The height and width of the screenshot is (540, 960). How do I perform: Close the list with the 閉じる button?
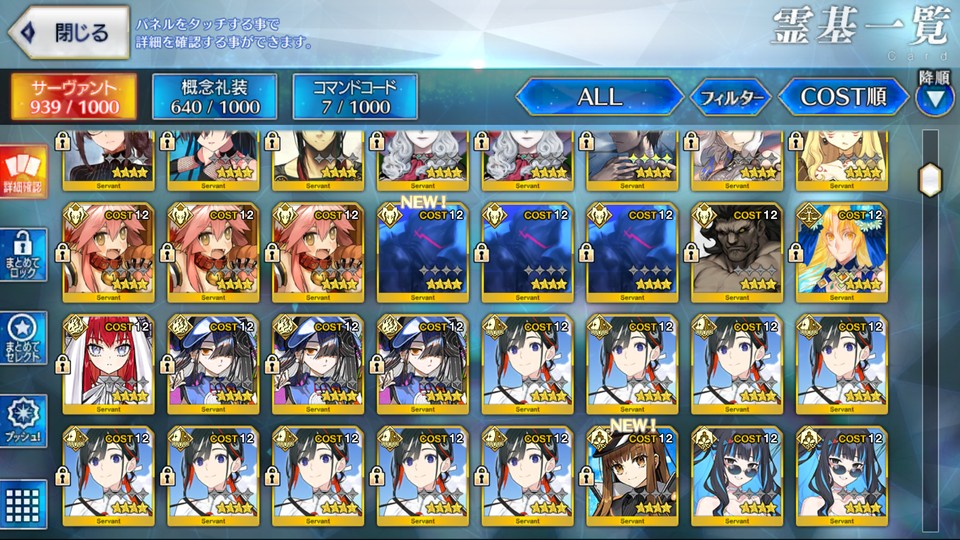66,32
